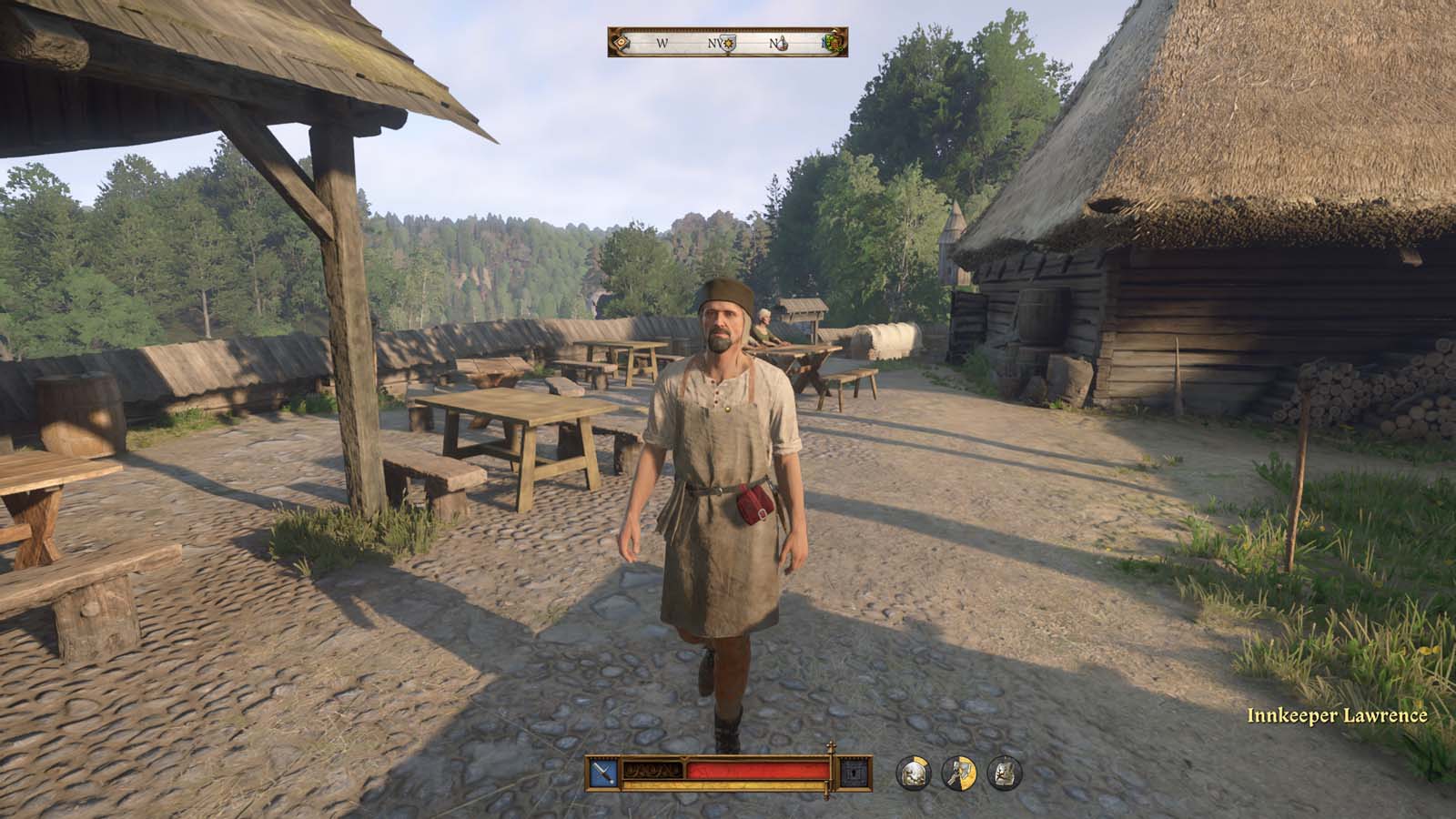This screenshot has width=1456, height=819.
Task: Click the axe status buff icon
Action: coord(958,773)
